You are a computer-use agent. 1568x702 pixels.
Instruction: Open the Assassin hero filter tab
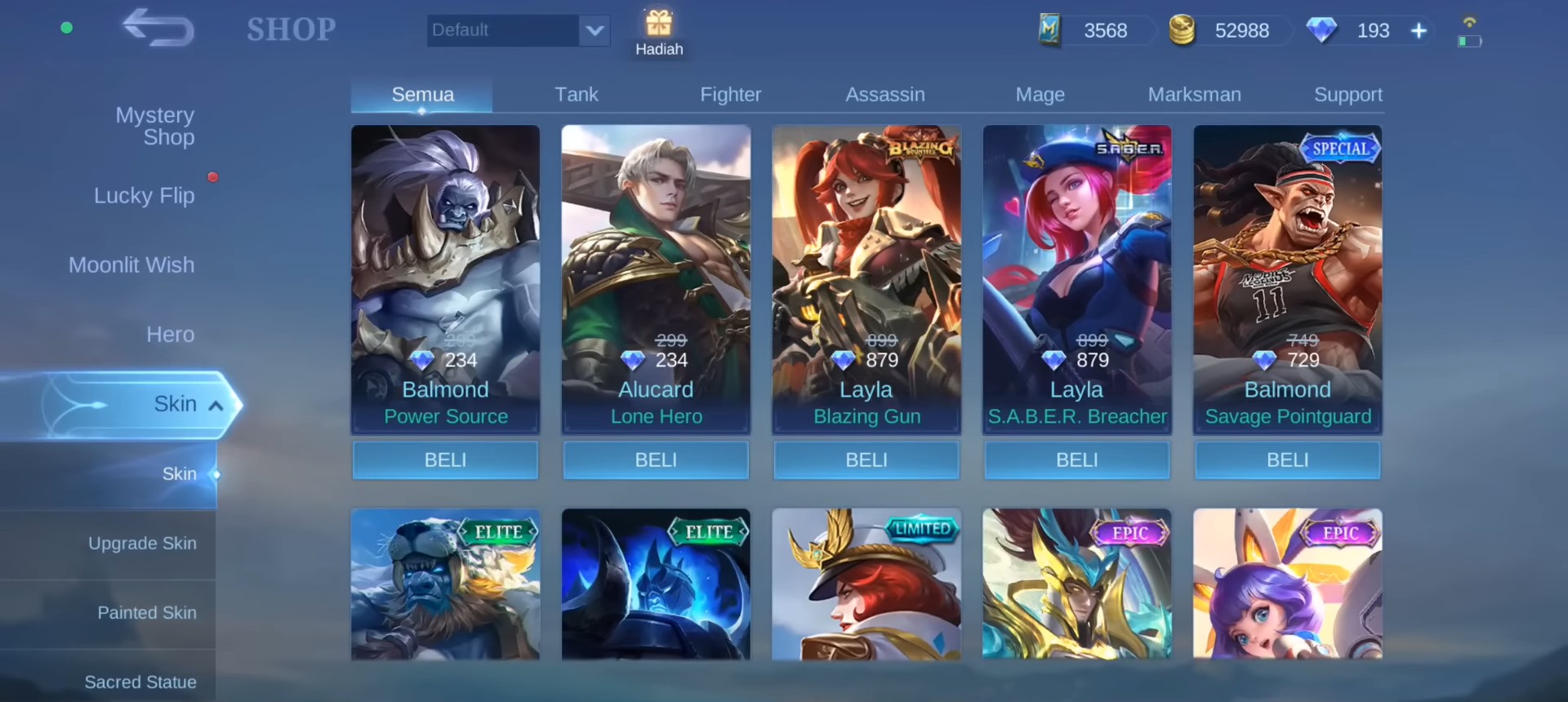click(885, 94)
